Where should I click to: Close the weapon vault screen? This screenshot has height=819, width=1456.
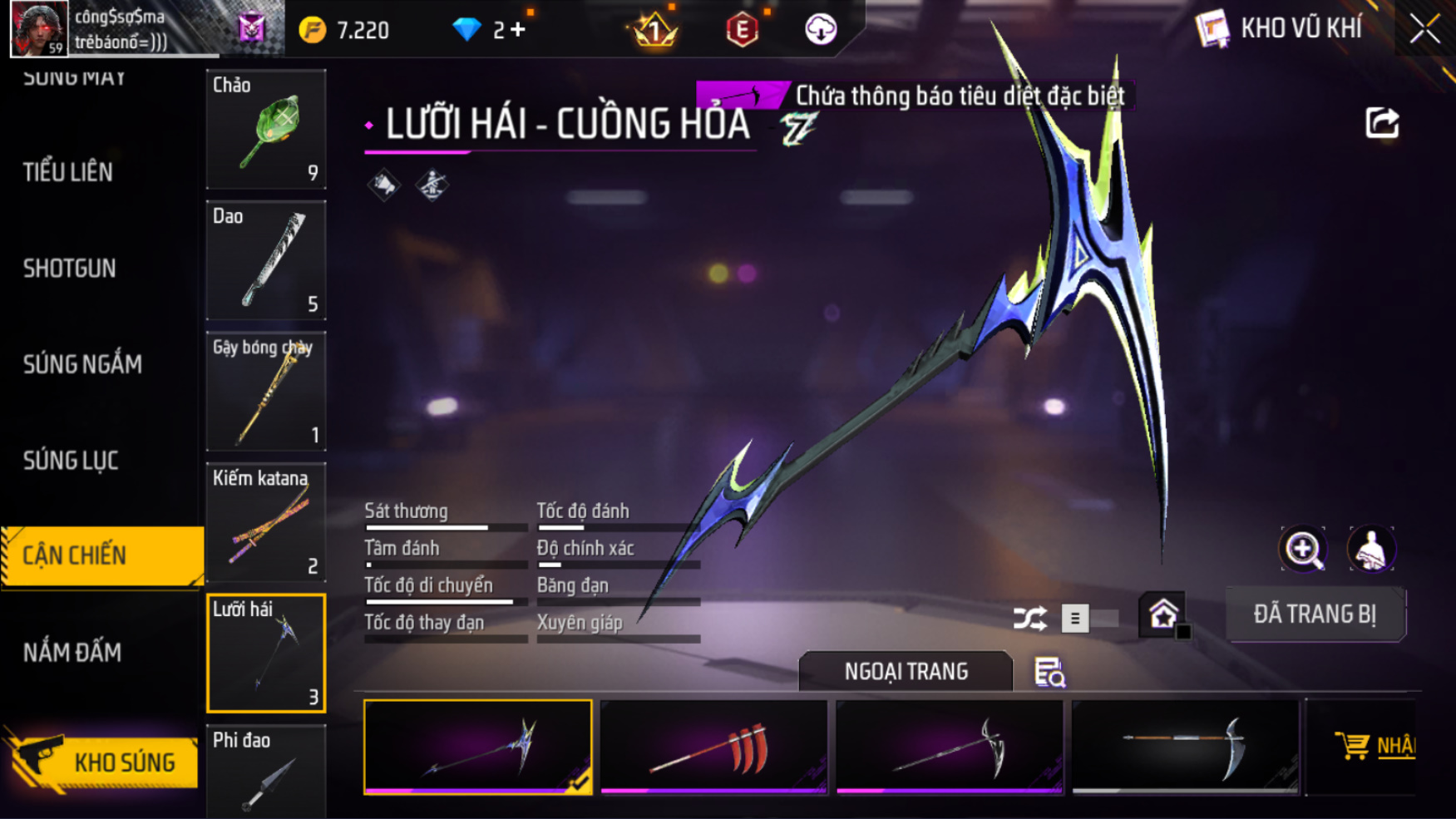pos(1424,30)
